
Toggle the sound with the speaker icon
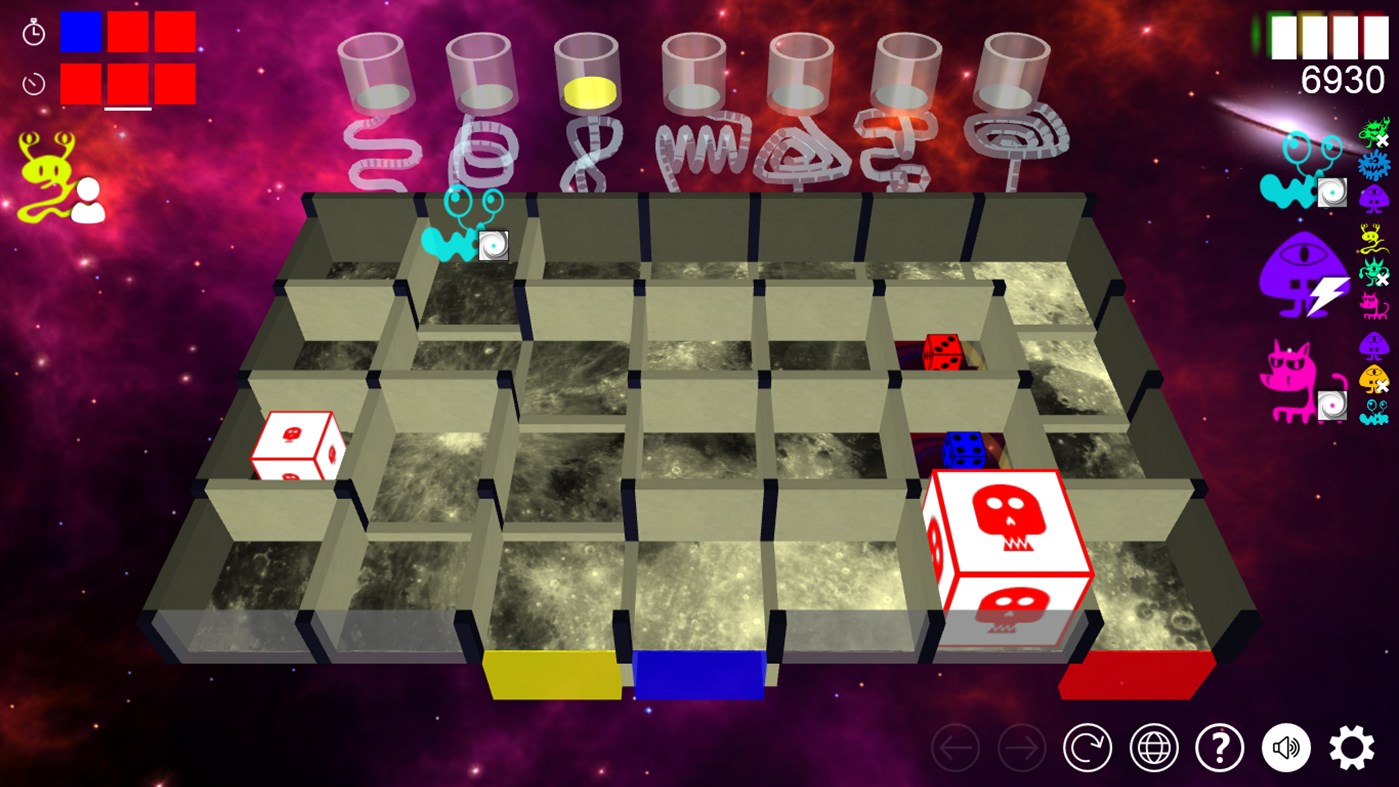pyautogui.click(x=1286, y=747)
